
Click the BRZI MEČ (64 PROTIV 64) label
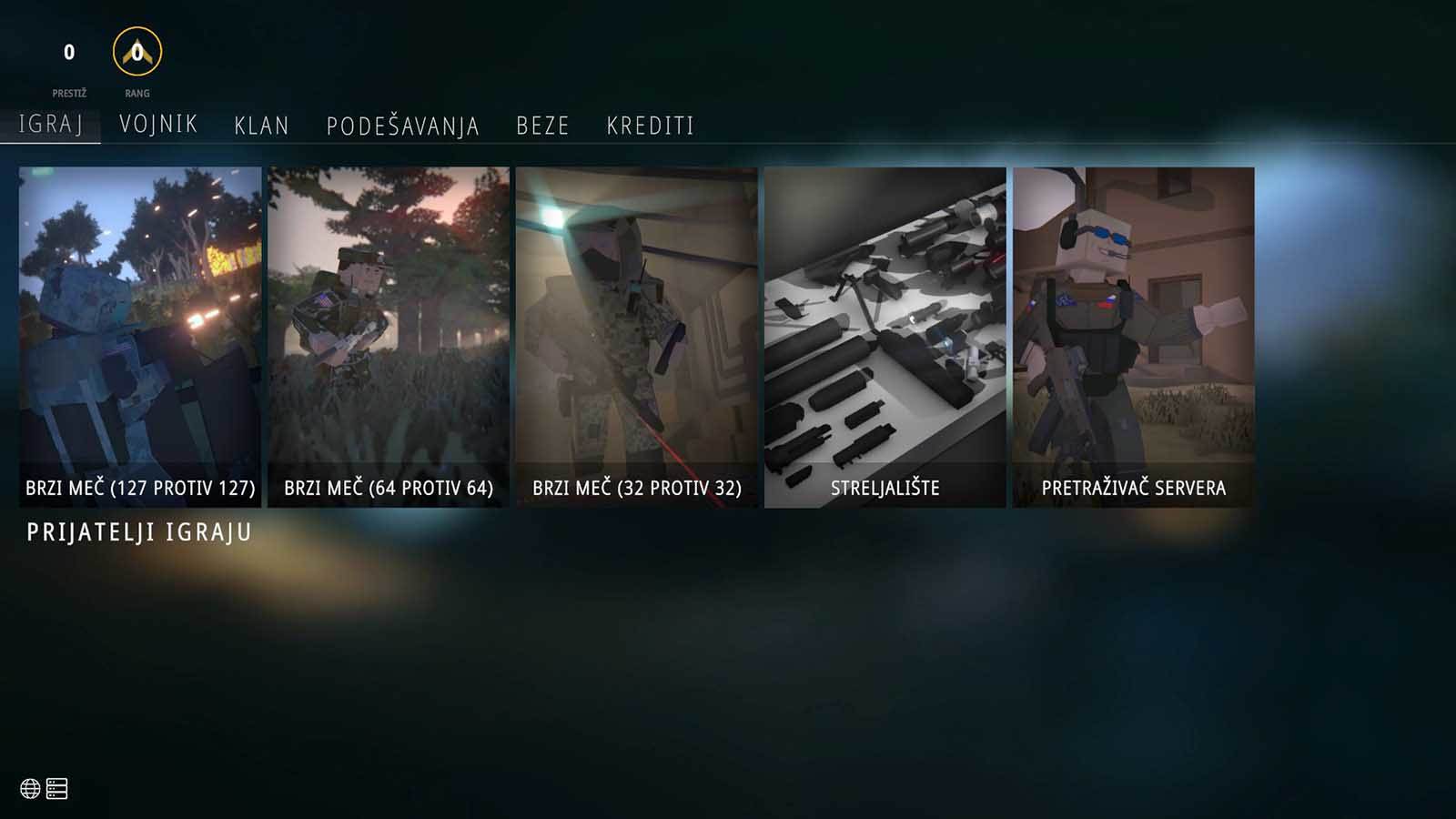pyautogui.click(x=389, y=487)
